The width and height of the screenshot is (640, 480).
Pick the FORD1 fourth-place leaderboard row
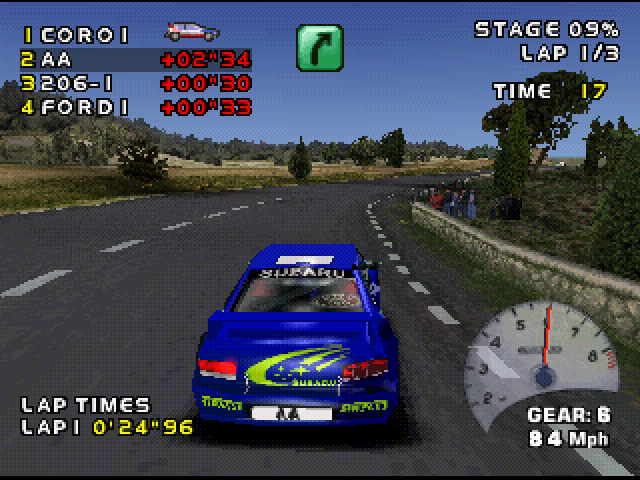point(136,107)
